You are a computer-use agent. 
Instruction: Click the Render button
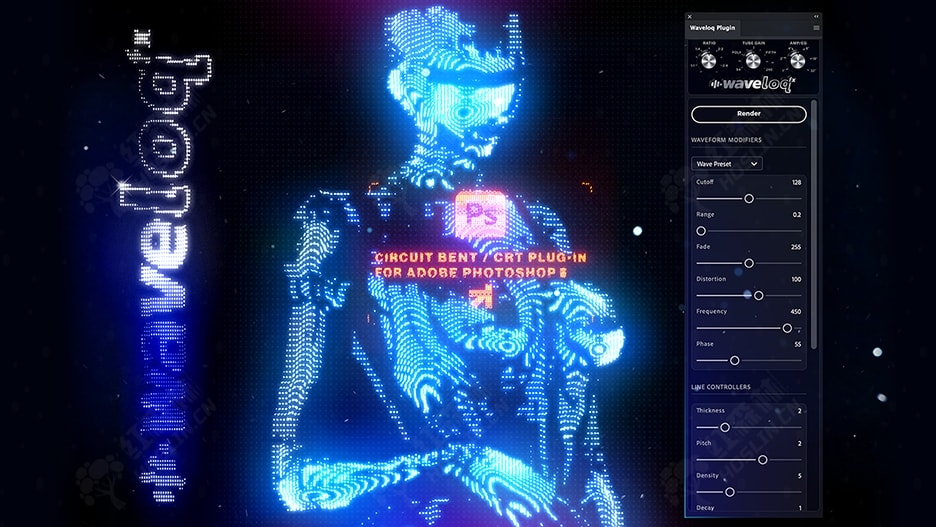click(x=748, y=114)
